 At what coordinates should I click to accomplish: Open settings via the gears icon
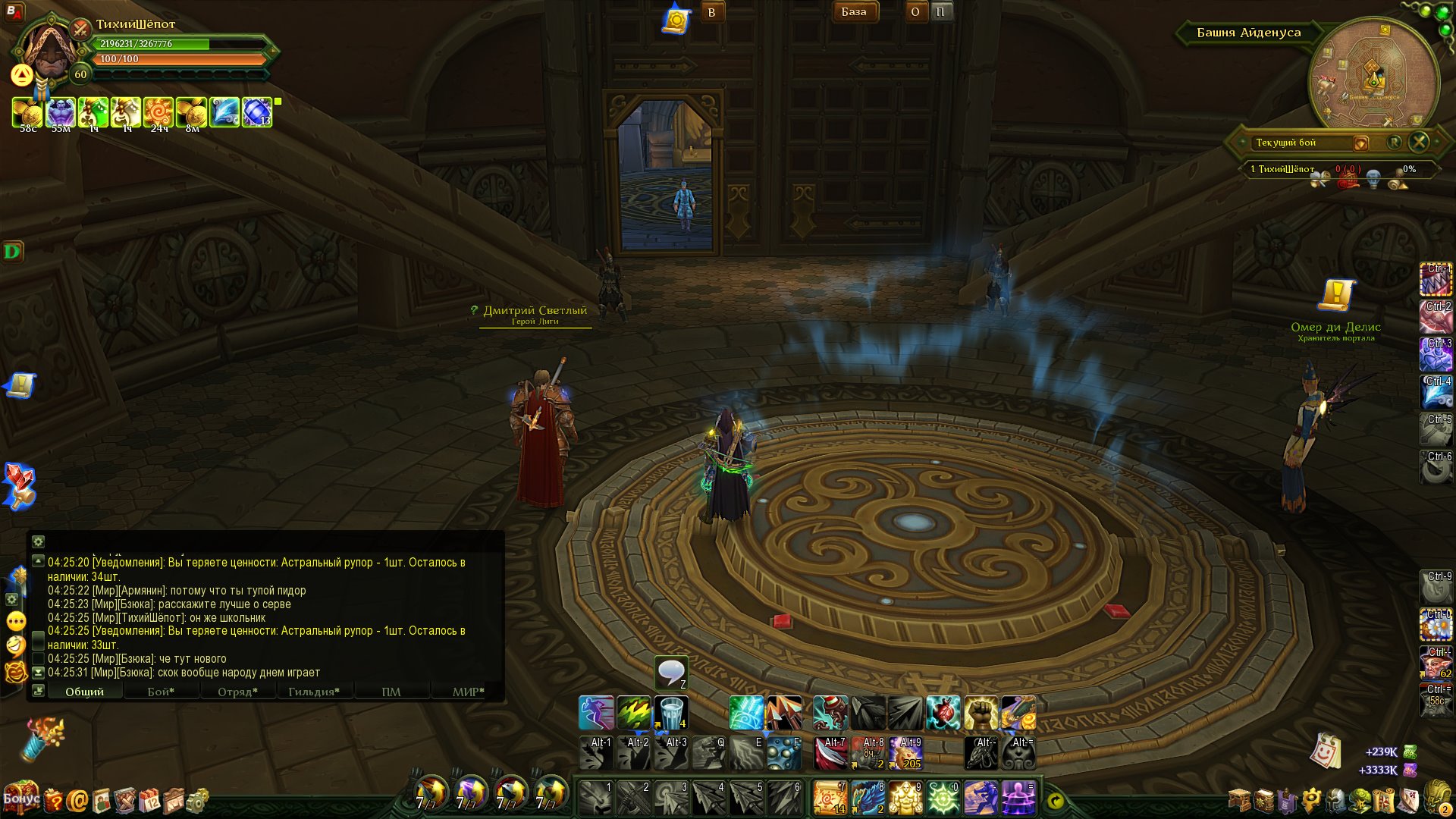[197, 801]
